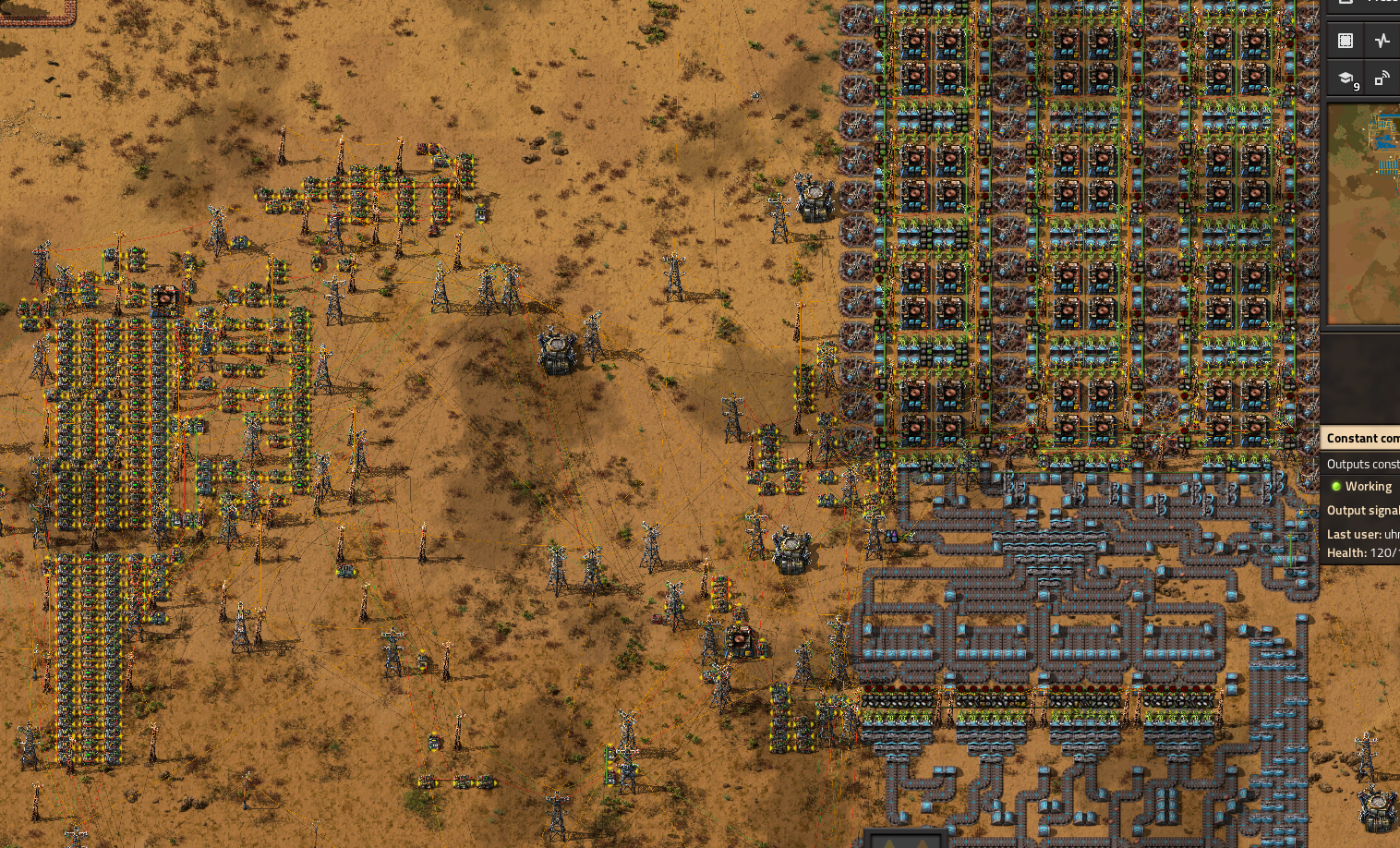Open the minimap on the right edge
The image size is (1400, 848).
pyautogui.click(x=1364, y=212)
